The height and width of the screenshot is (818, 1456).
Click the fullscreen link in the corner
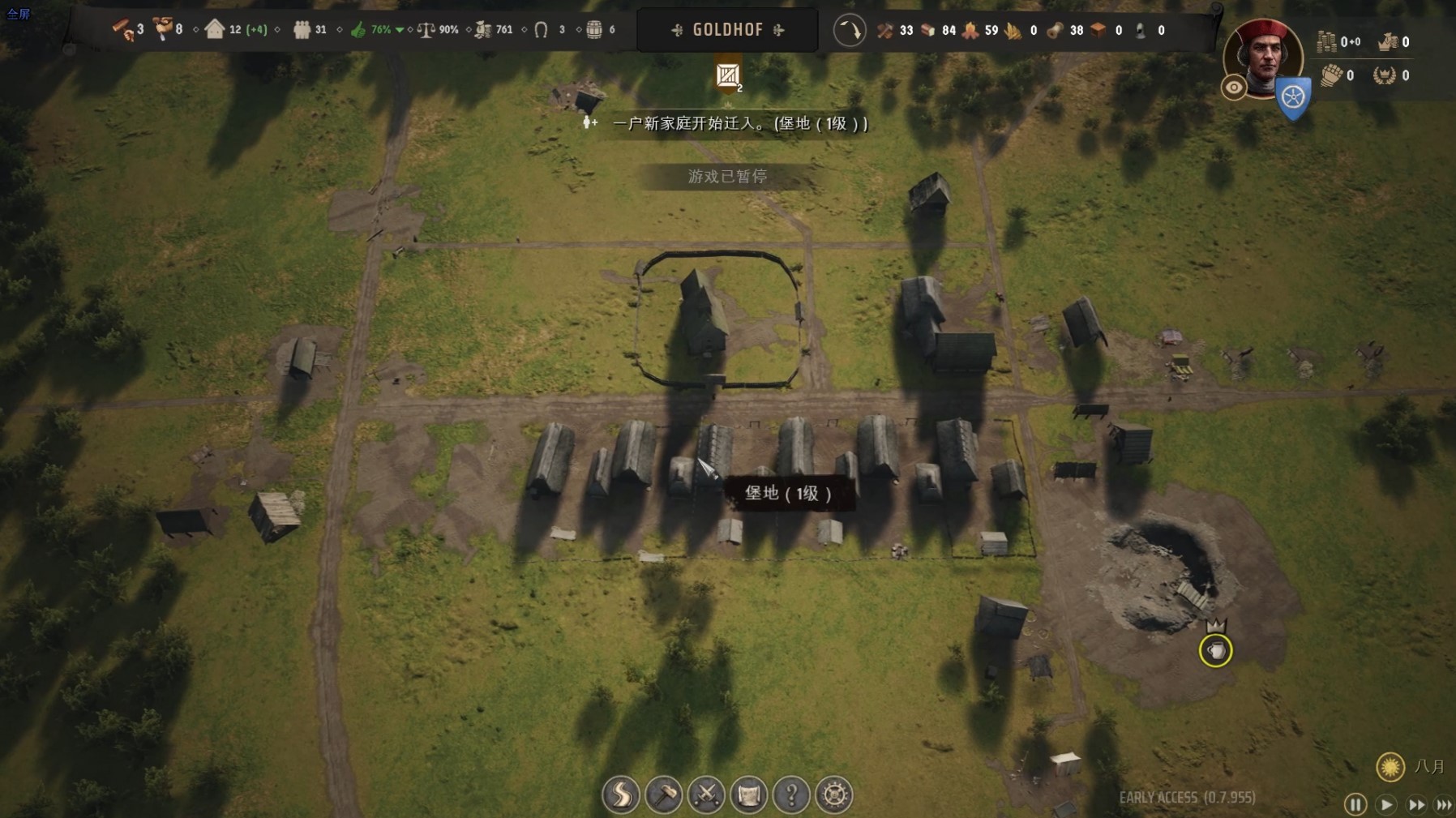pyautogui.click(x=18, y=13)
